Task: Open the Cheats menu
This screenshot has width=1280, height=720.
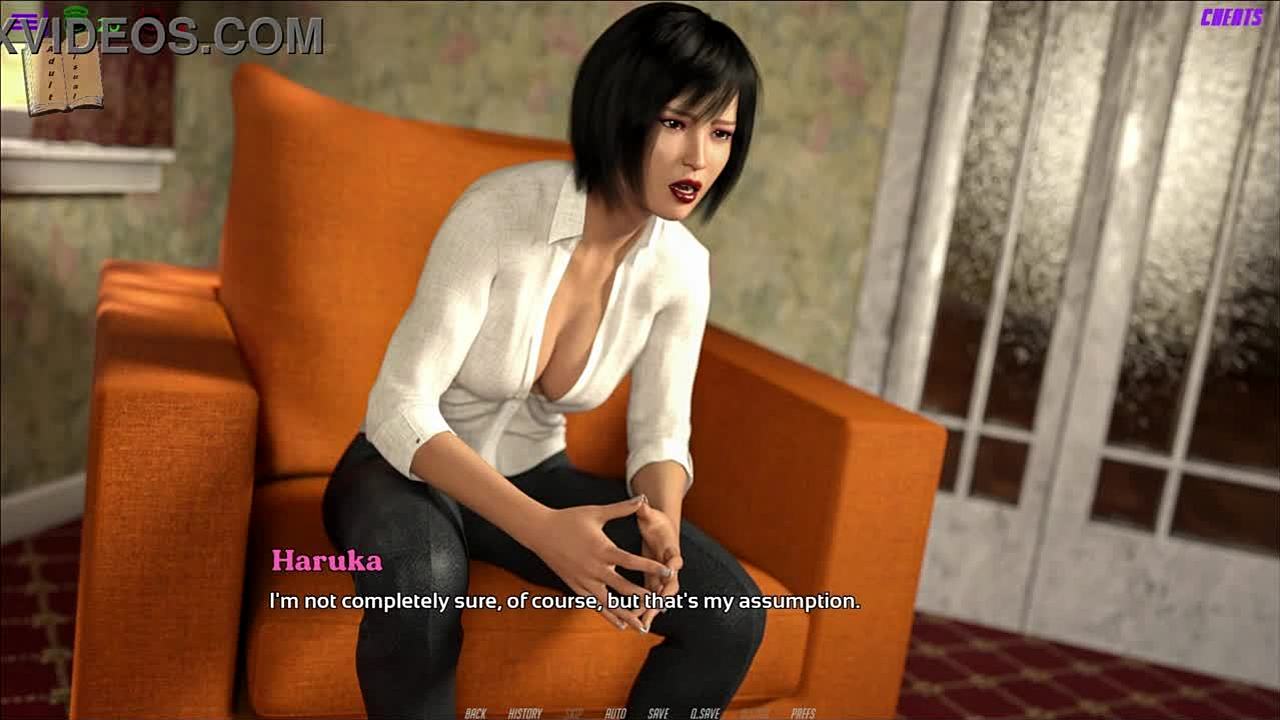Action: [1232, 17]
